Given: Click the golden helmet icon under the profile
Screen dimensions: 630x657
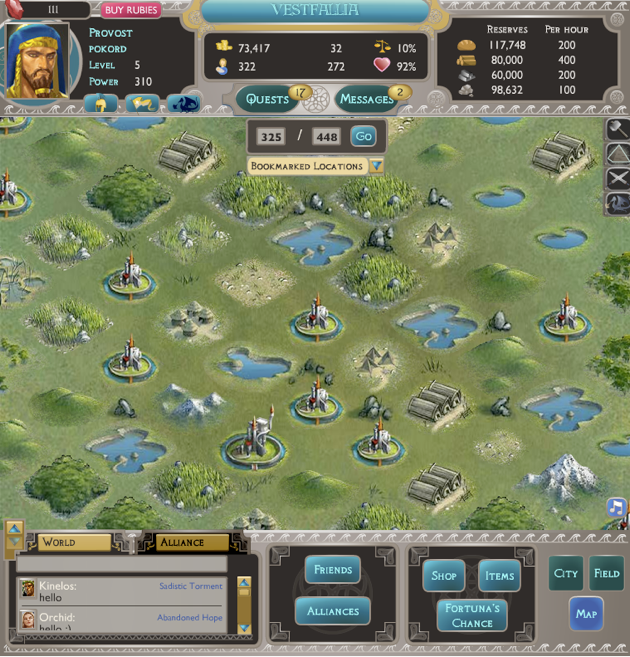Looking at the screenshot, I should coord(101,103).
